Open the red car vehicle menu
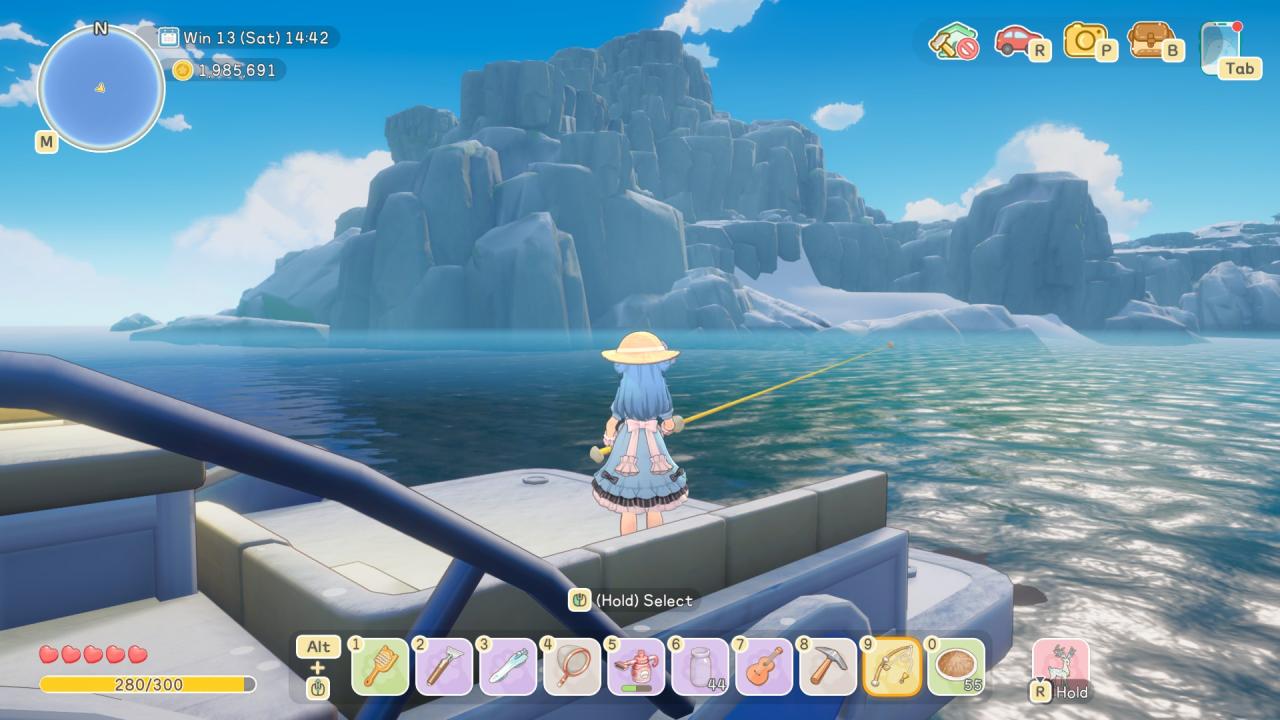 [1015, 40]
